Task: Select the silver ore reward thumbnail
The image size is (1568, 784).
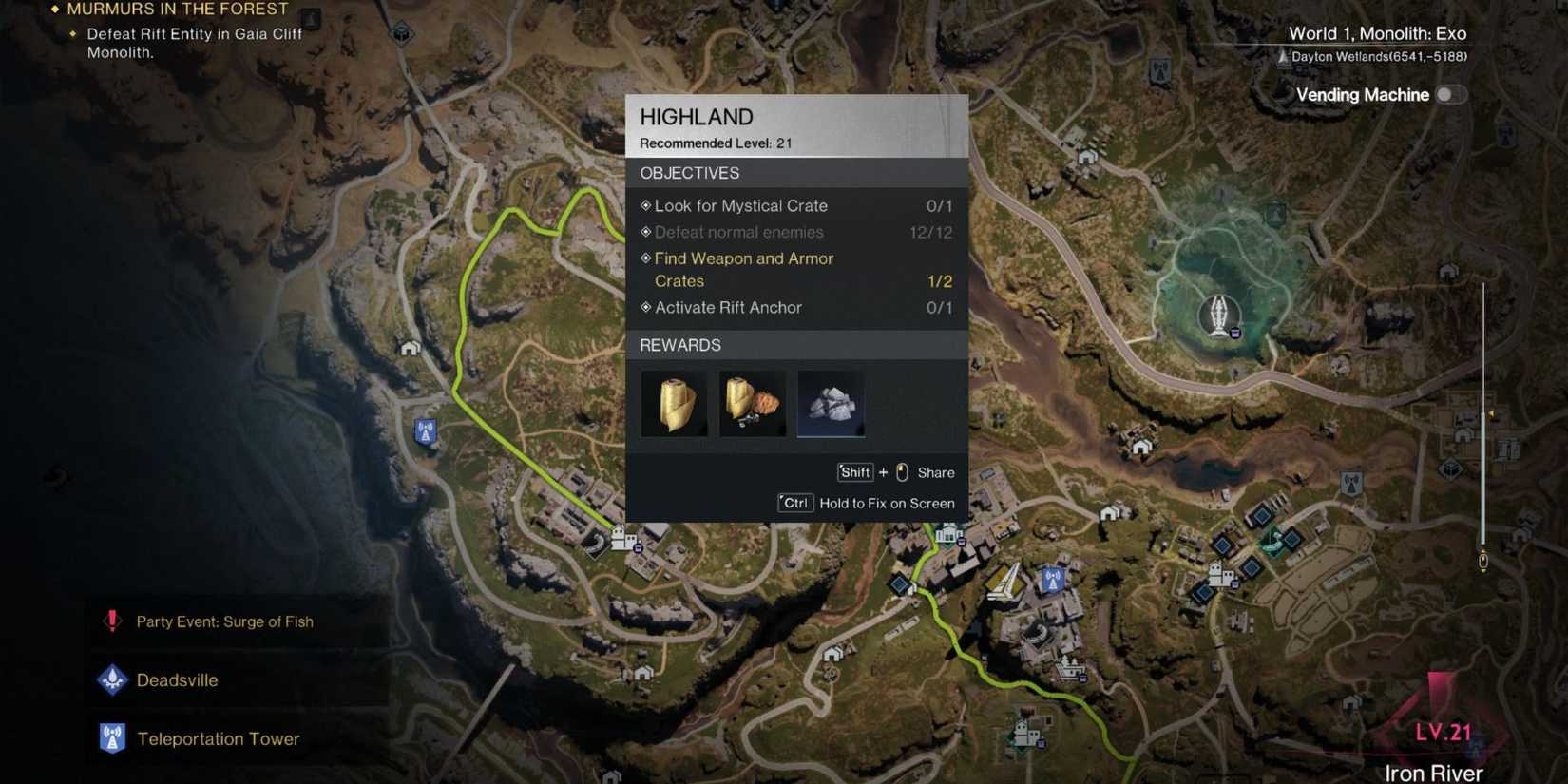Action: click(x=831, y=402)
